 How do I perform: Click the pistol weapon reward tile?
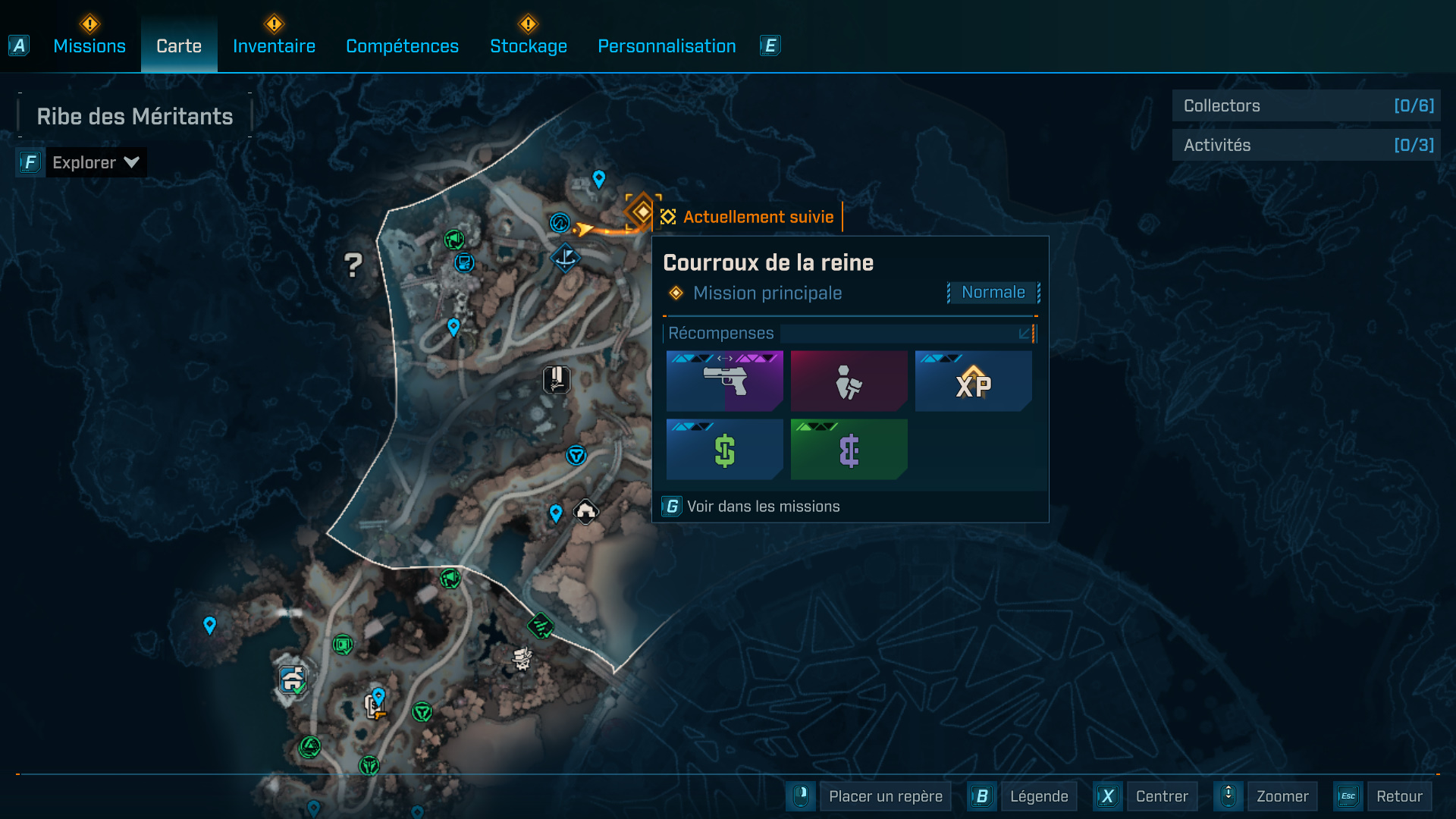point(724,381)
